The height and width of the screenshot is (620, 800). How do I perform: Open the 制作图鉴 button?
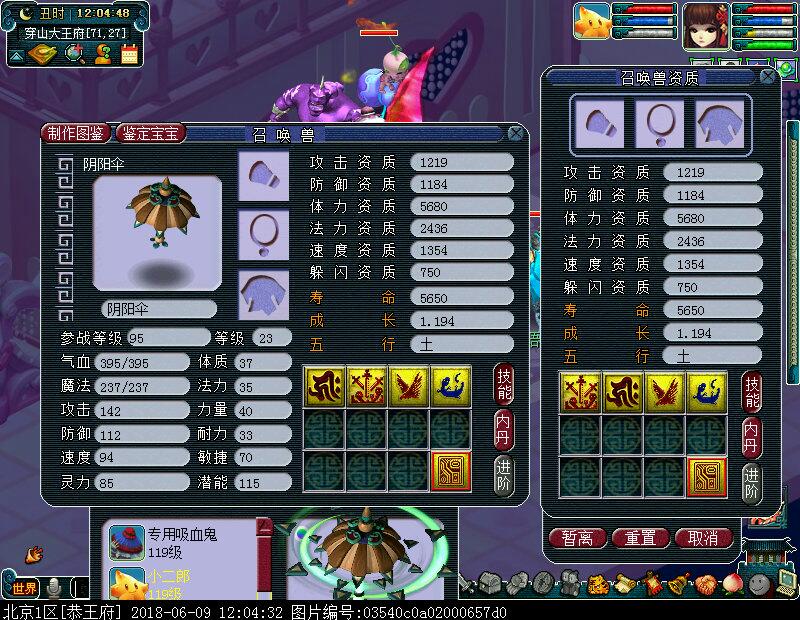pyautogui.click(x=77, y=133)
